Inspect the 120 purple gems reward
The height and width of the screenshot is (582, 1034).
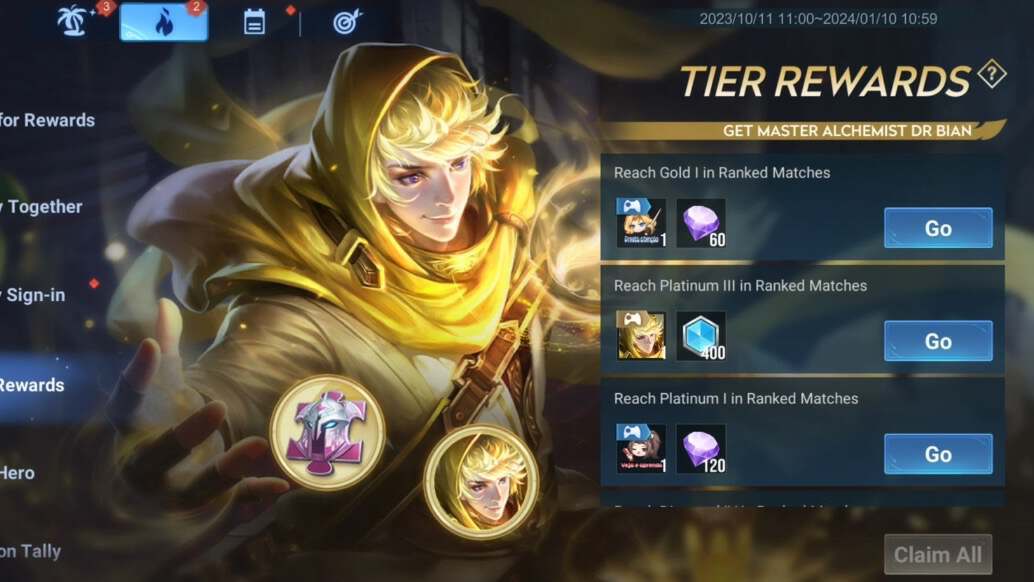coord(701,449)
